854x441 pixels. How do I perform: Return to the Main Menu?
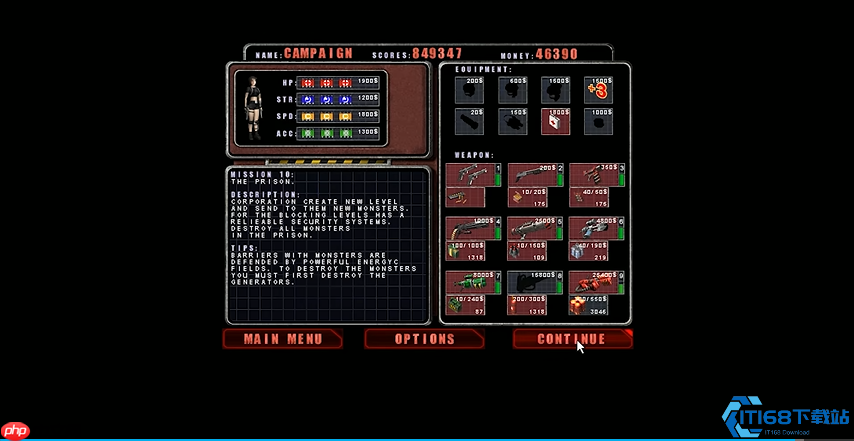(283, 339)
